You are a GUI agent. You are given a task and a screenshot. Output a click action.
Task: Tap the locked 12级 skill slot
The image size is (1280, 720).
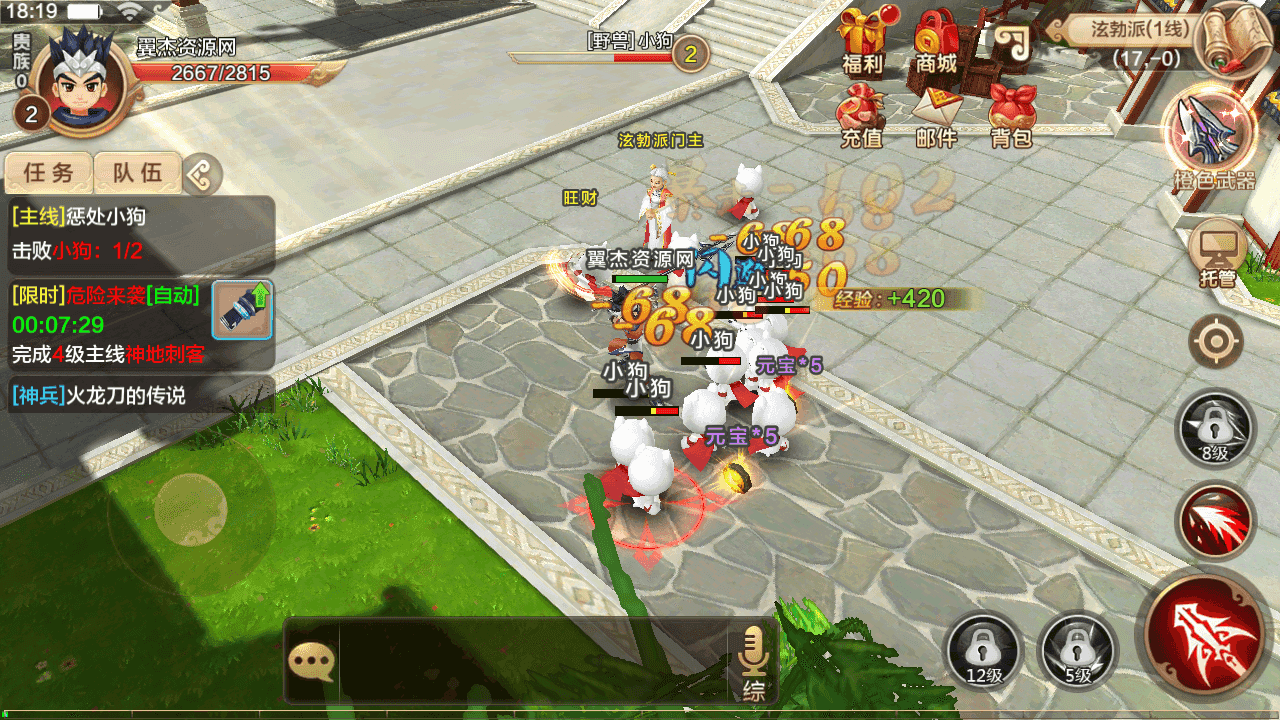click(x=984, y=650)
